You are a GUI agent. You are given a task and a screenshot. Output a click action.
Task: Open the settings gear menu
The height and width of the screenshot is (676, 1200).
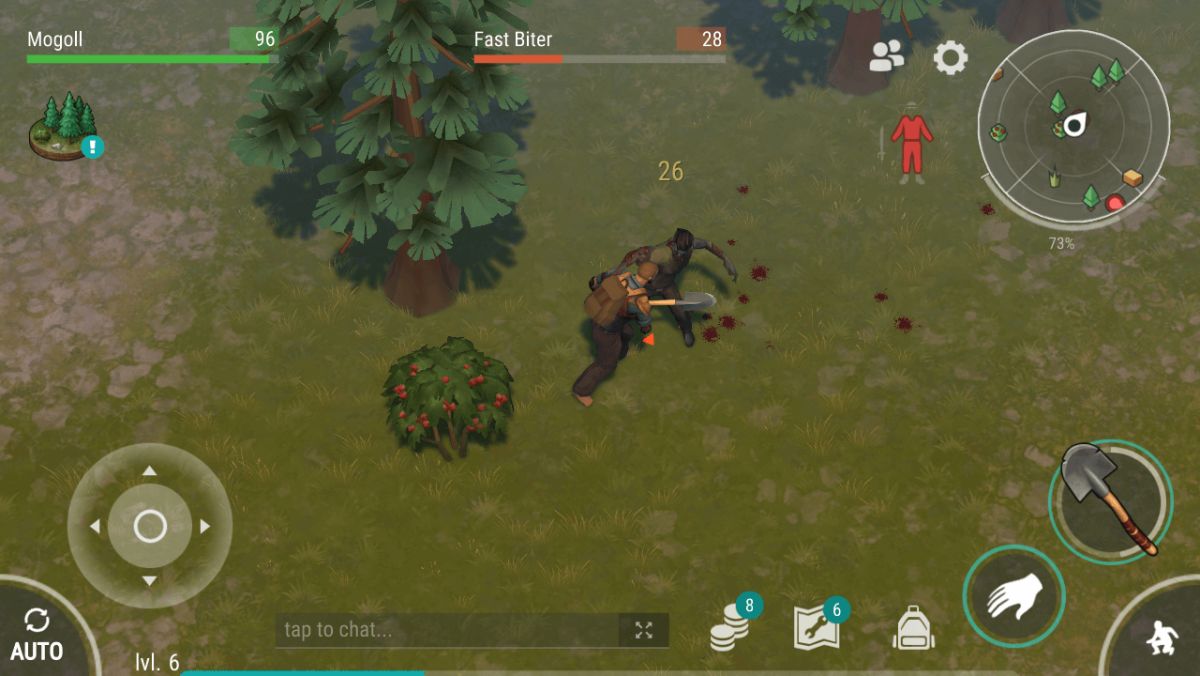tap(950, 58)
